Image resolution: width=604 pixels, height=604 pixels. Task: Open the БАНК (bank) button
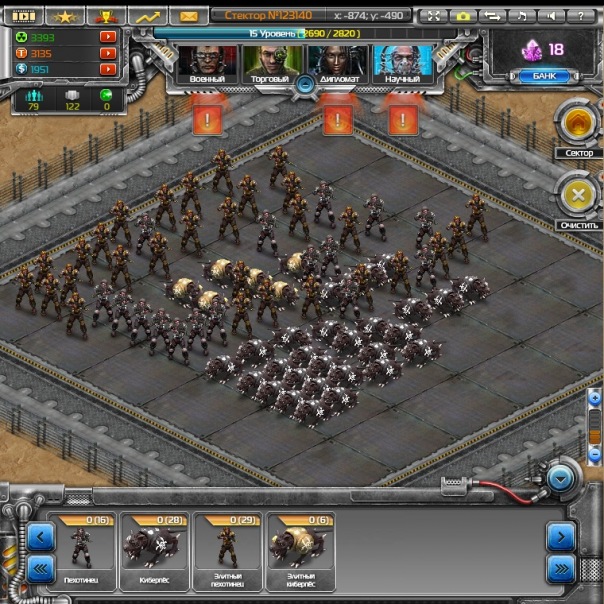pyautogui.click(x=544, y=76)
